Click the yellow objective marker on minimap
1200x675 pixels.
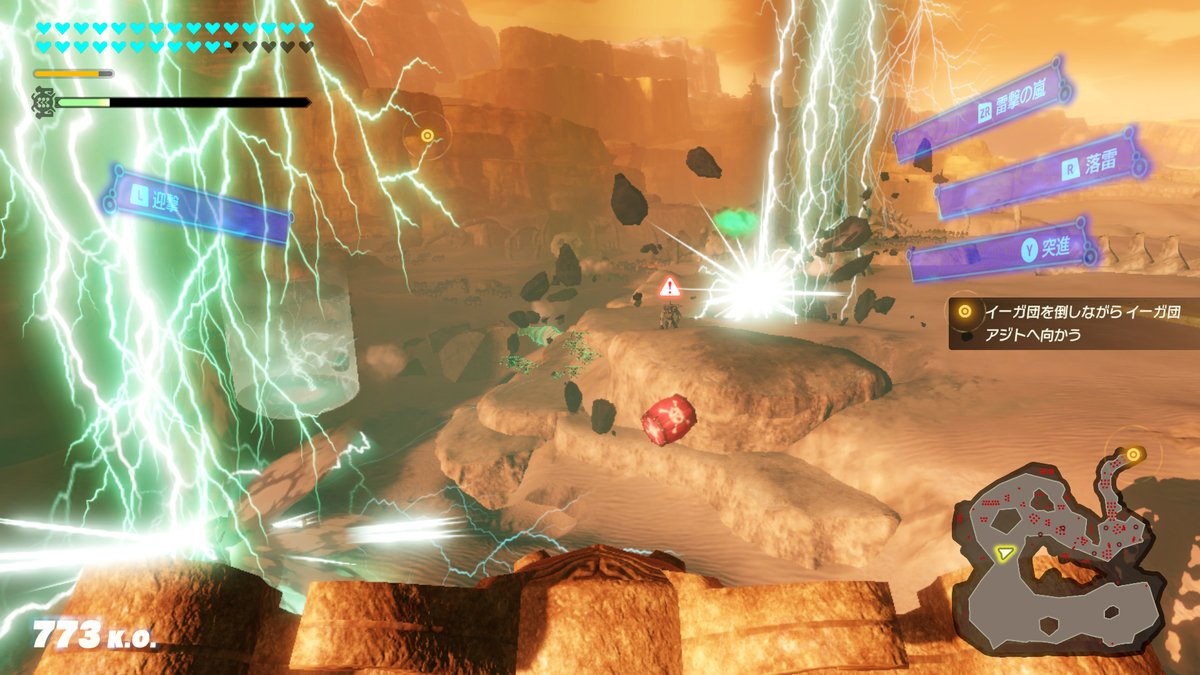(x=1133, y=455)
